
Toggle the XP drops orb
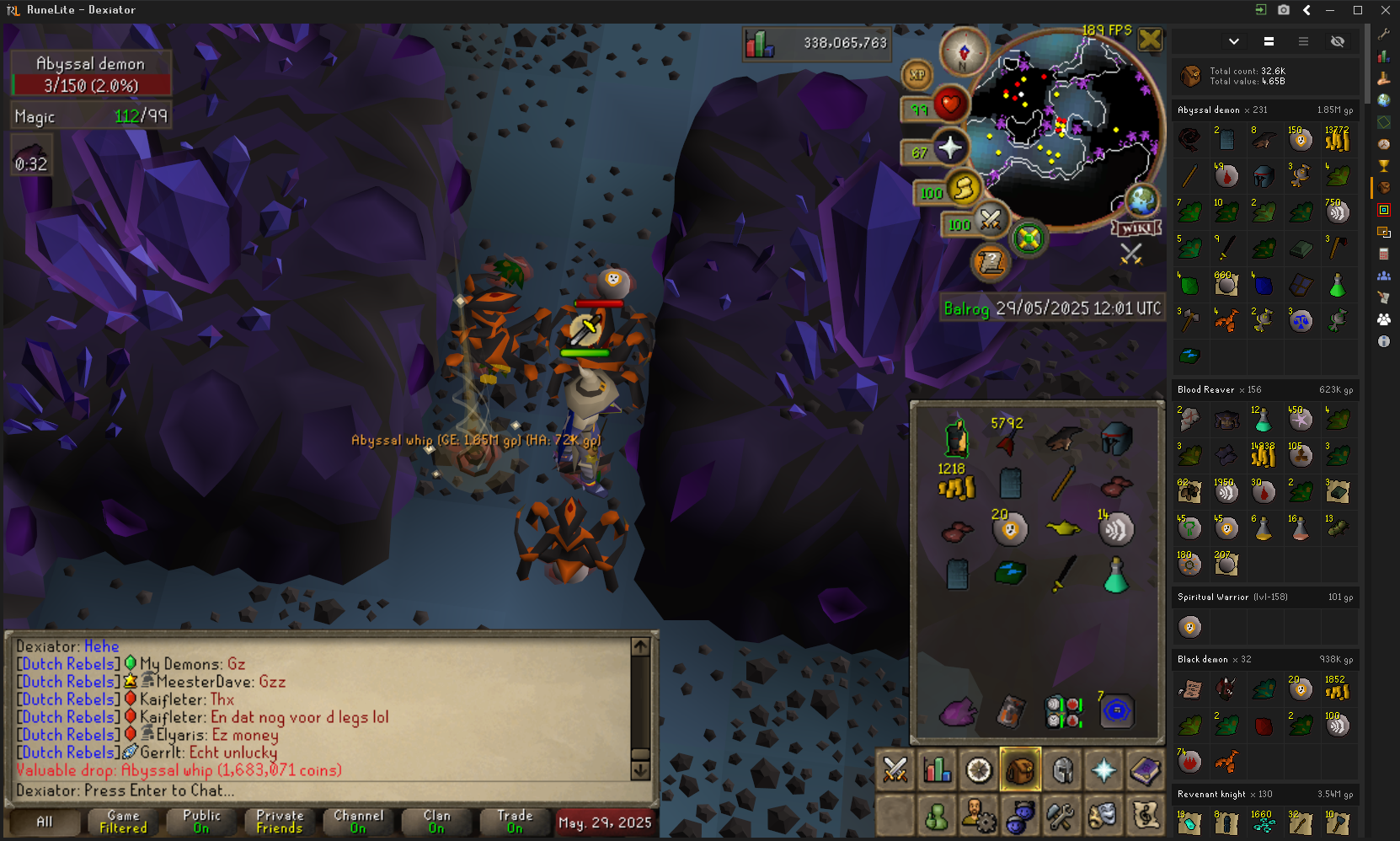(917, 75)
